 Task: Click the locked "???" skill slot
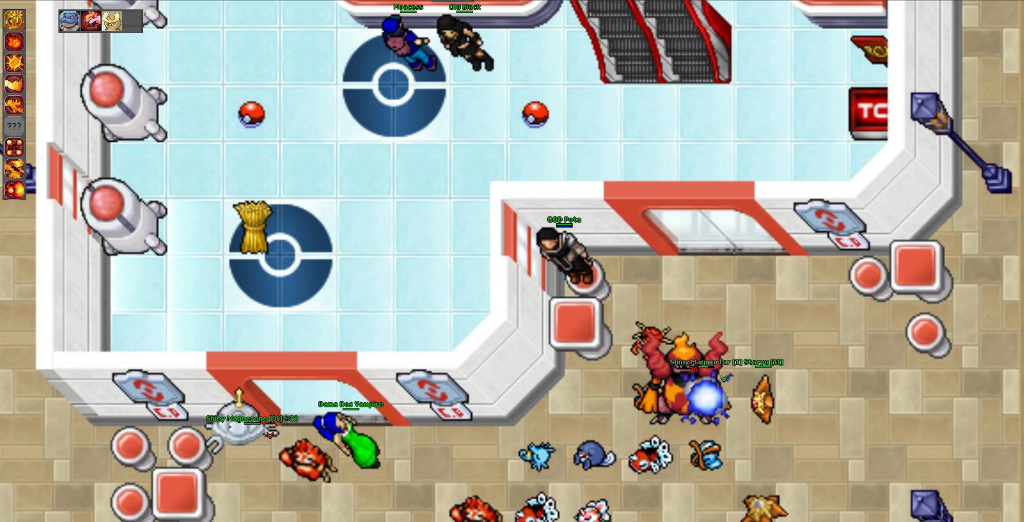pos(14,126)
